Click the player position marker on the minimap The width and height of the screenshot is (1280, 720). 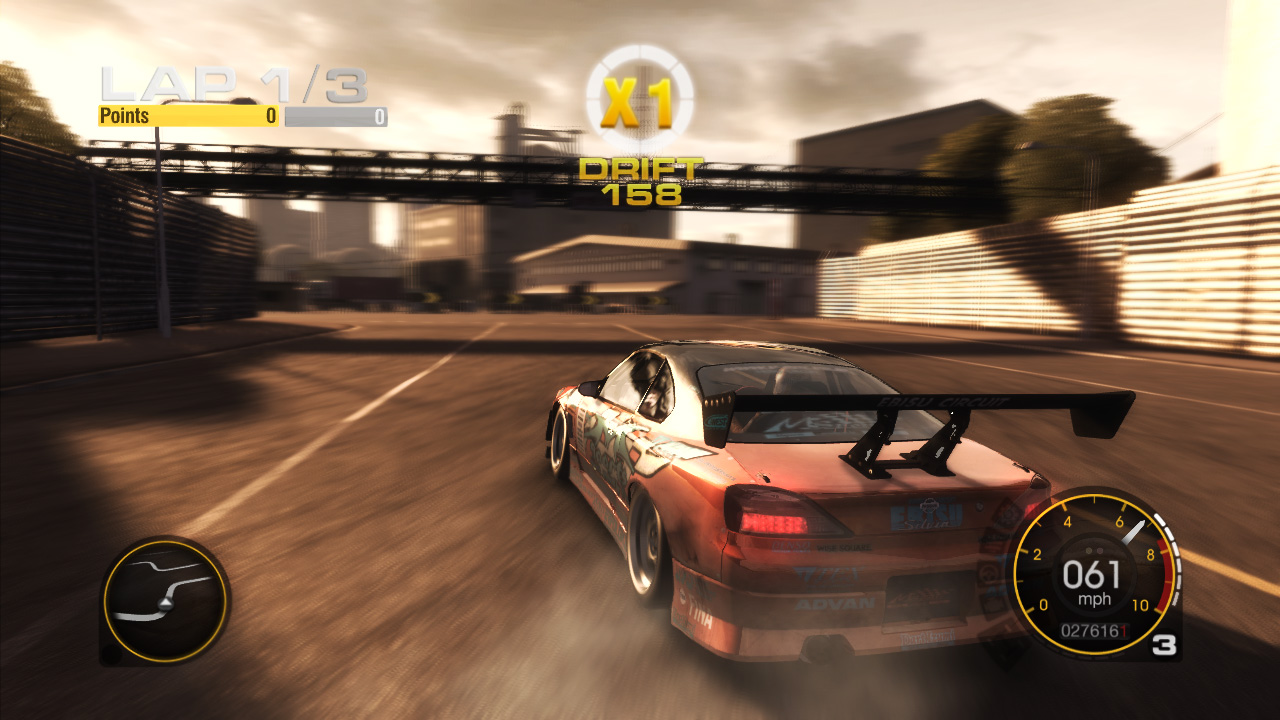click(167, 604)
